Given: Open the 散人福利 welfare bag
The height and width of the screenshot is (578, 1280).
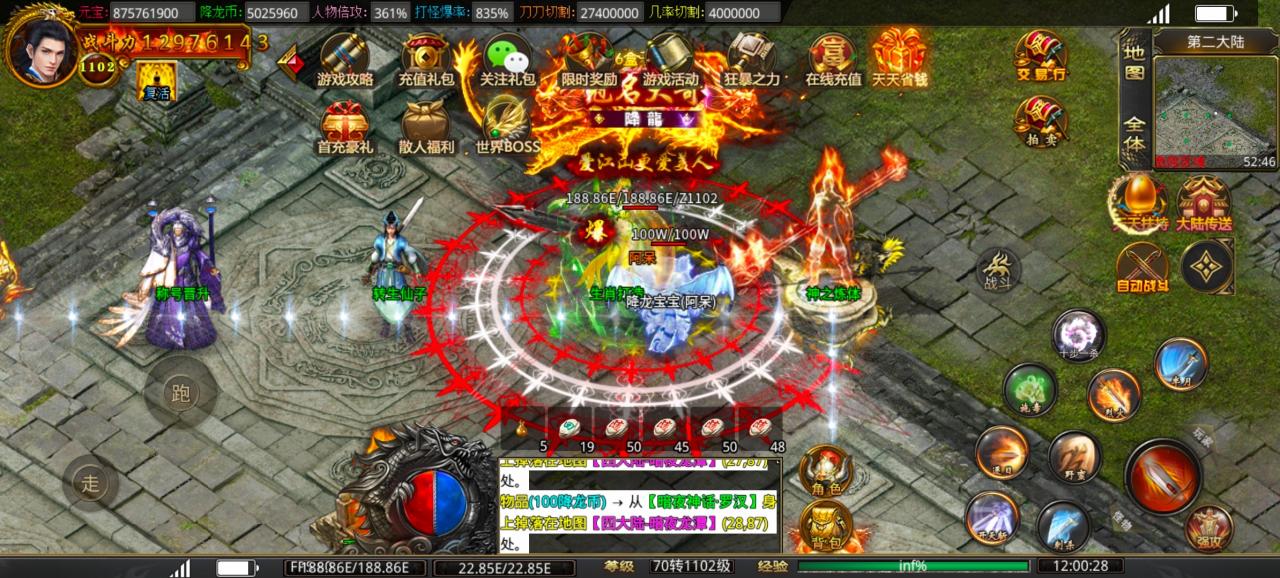Looking at the screenshot, I should point(426,129).
